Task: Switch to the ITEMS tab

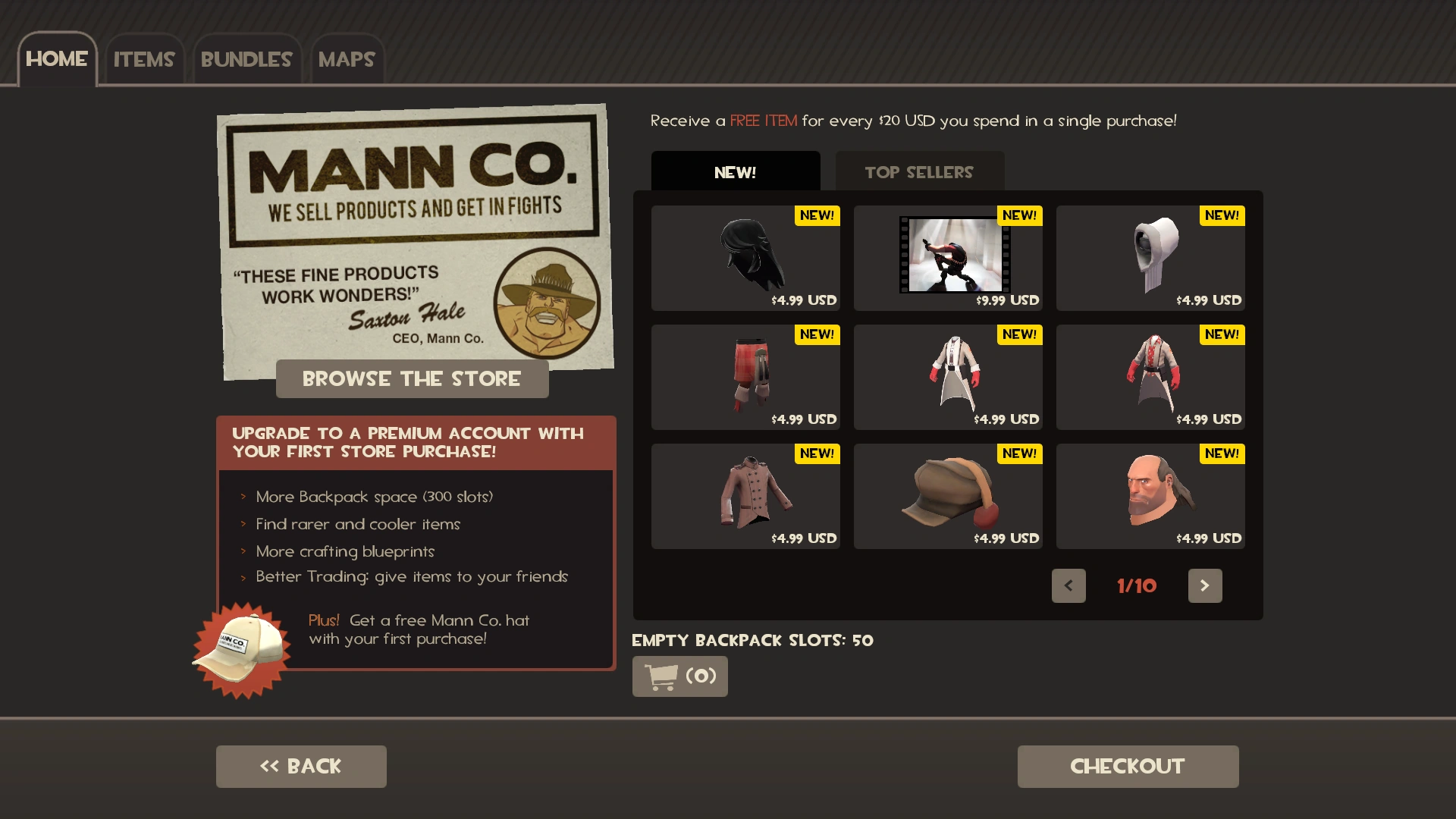Action: coord(144,59)
